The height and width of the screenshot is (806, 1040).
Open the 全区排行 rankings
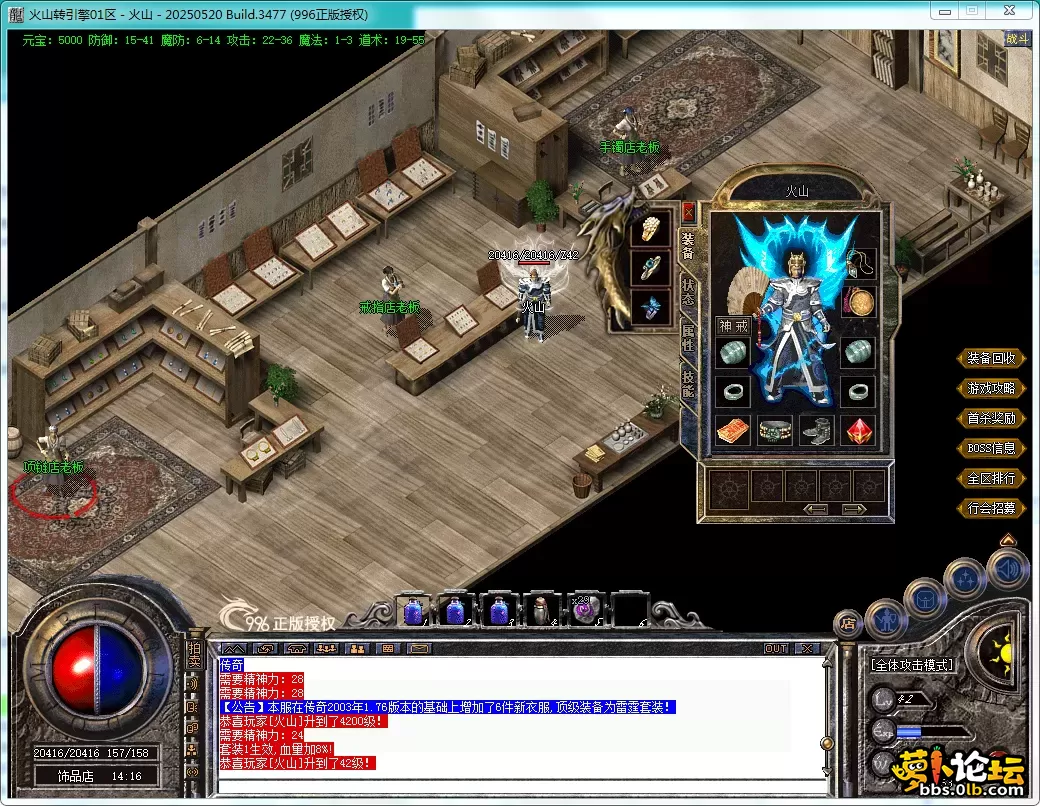click(991, 478)
